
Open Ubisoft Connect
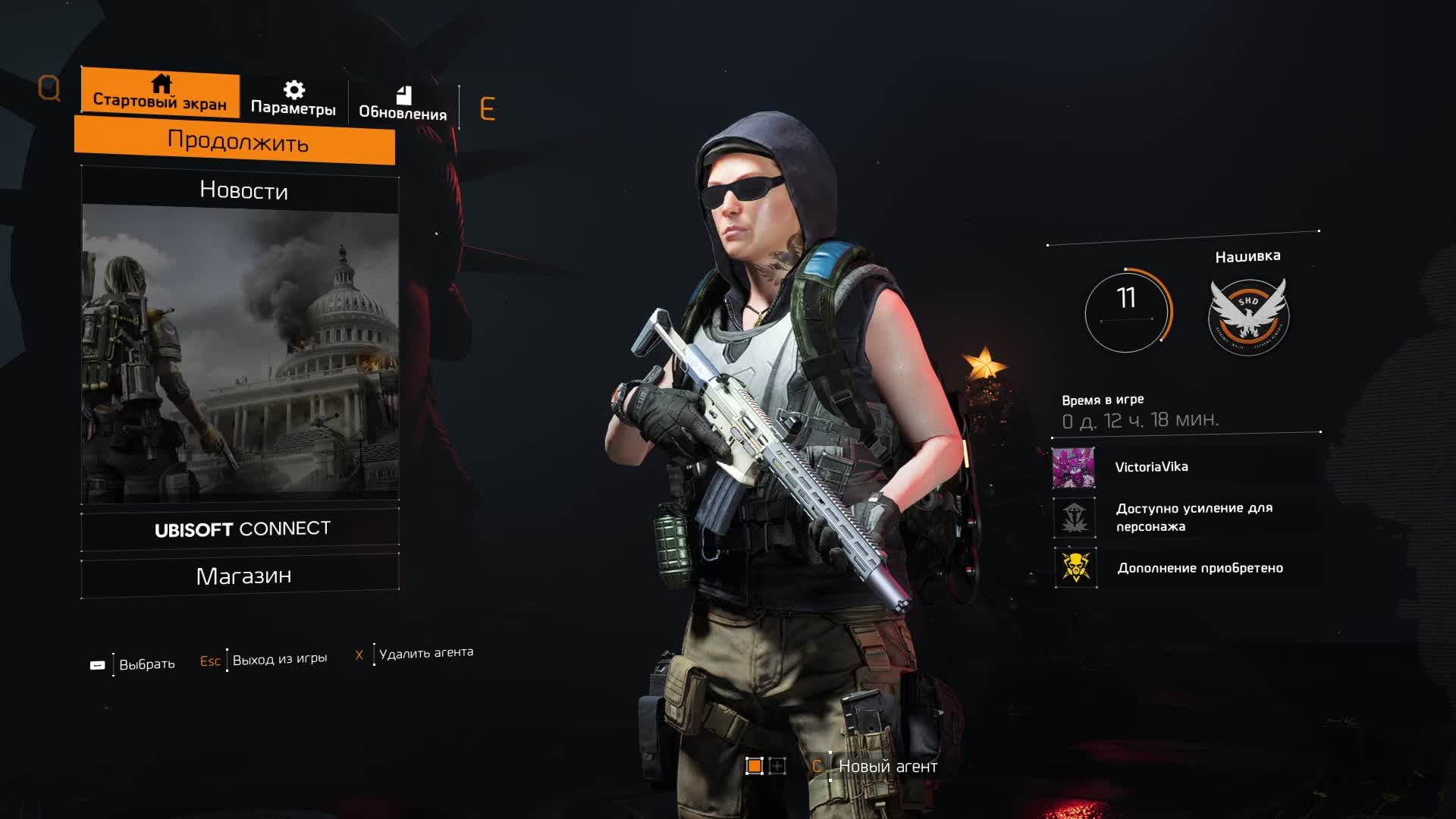click(242, 529)
